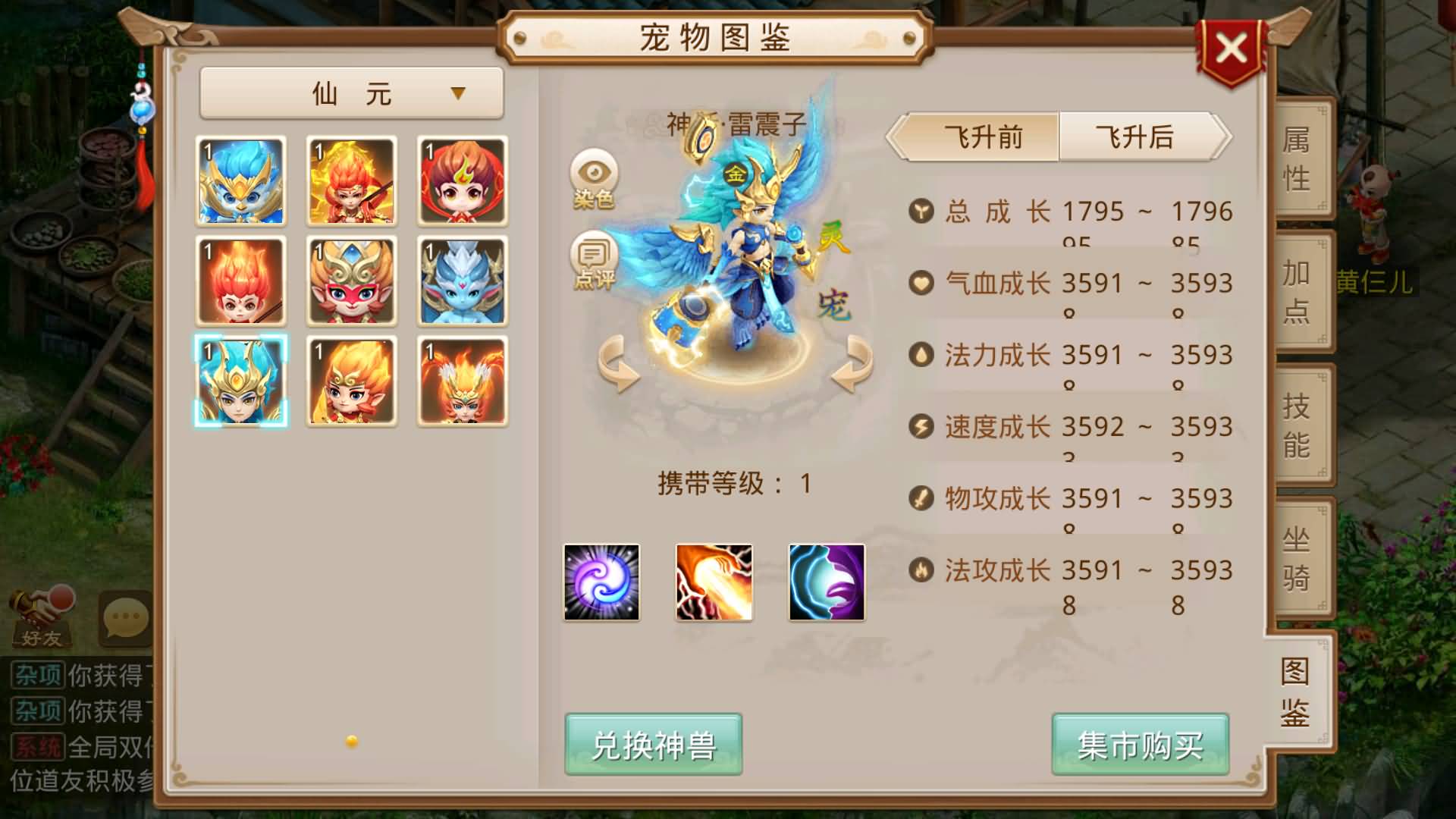The image size is (1456, 819).
Task: Open the 仙元 category dropdown
Action: pos(350,91)
